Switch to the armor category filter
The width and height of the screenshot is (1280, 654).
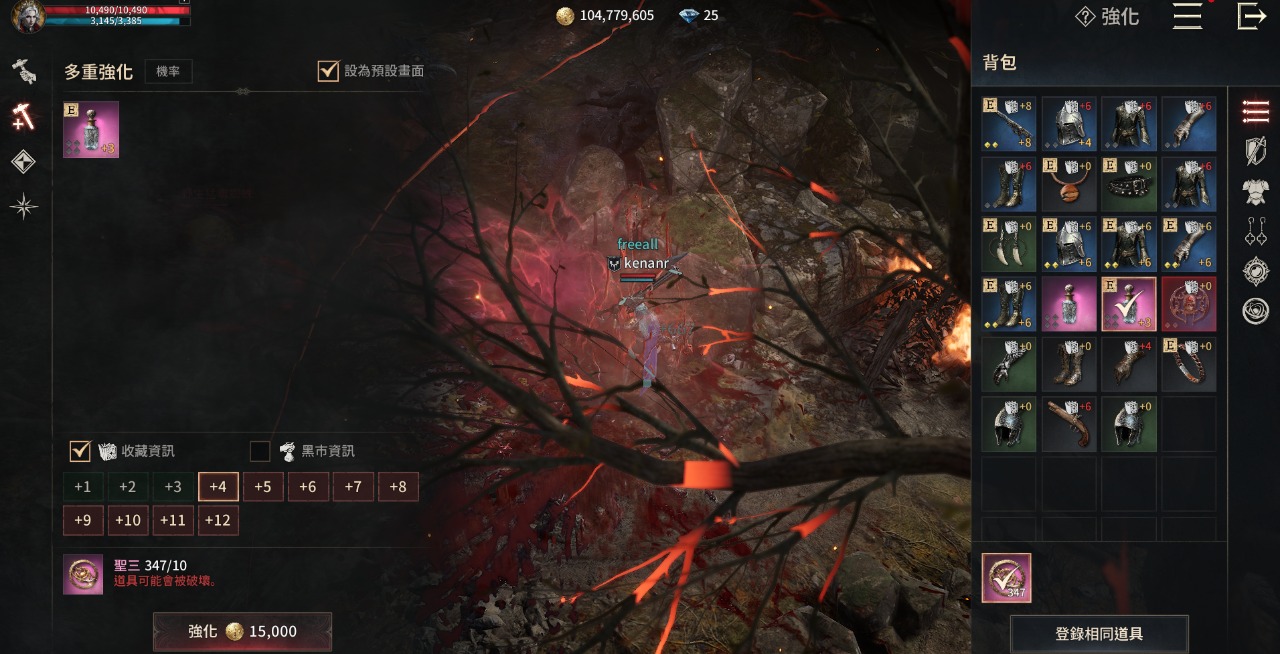point(1255,191)
